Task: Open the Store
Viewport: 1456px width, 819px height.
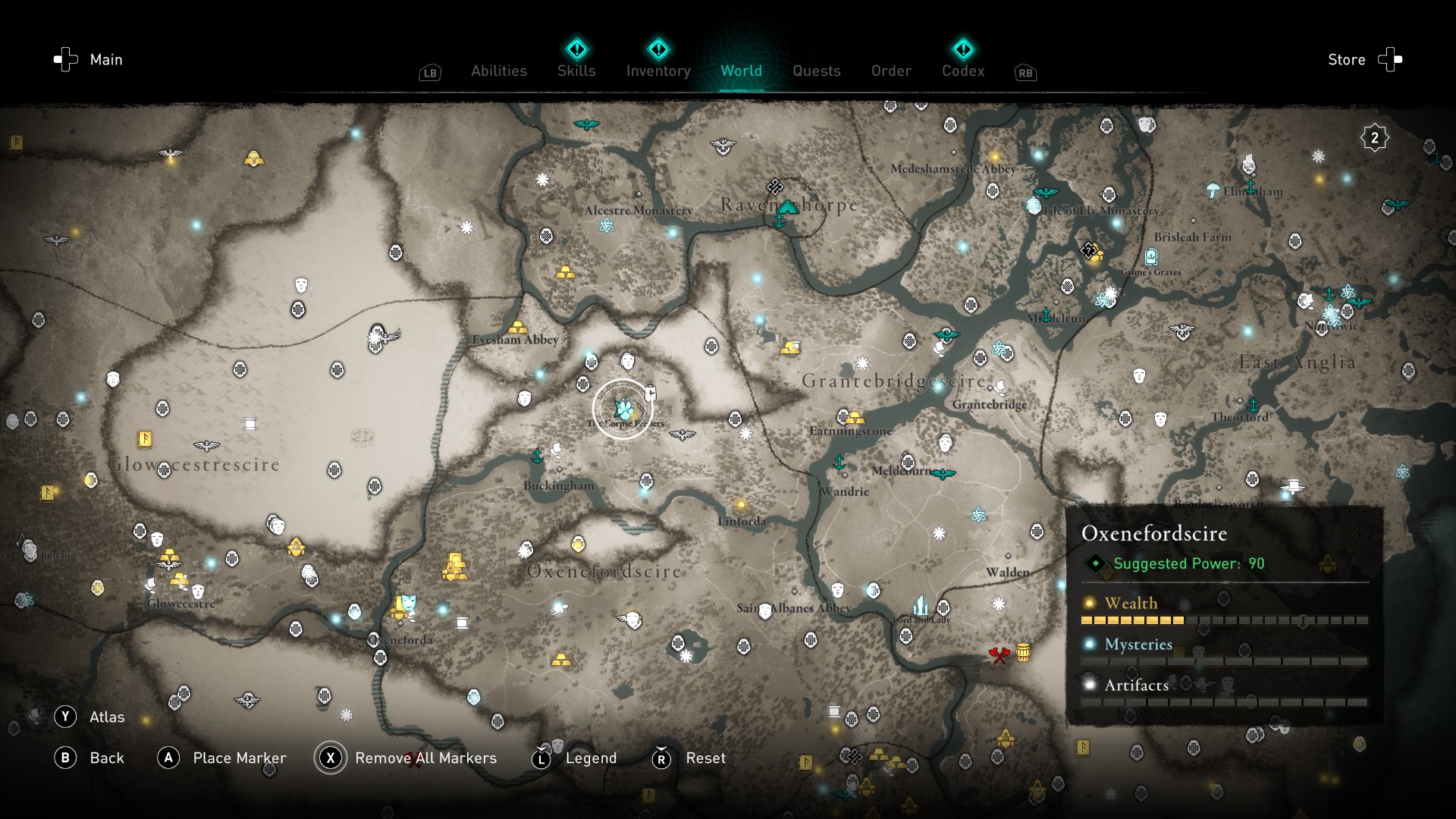Action: 1346,59
